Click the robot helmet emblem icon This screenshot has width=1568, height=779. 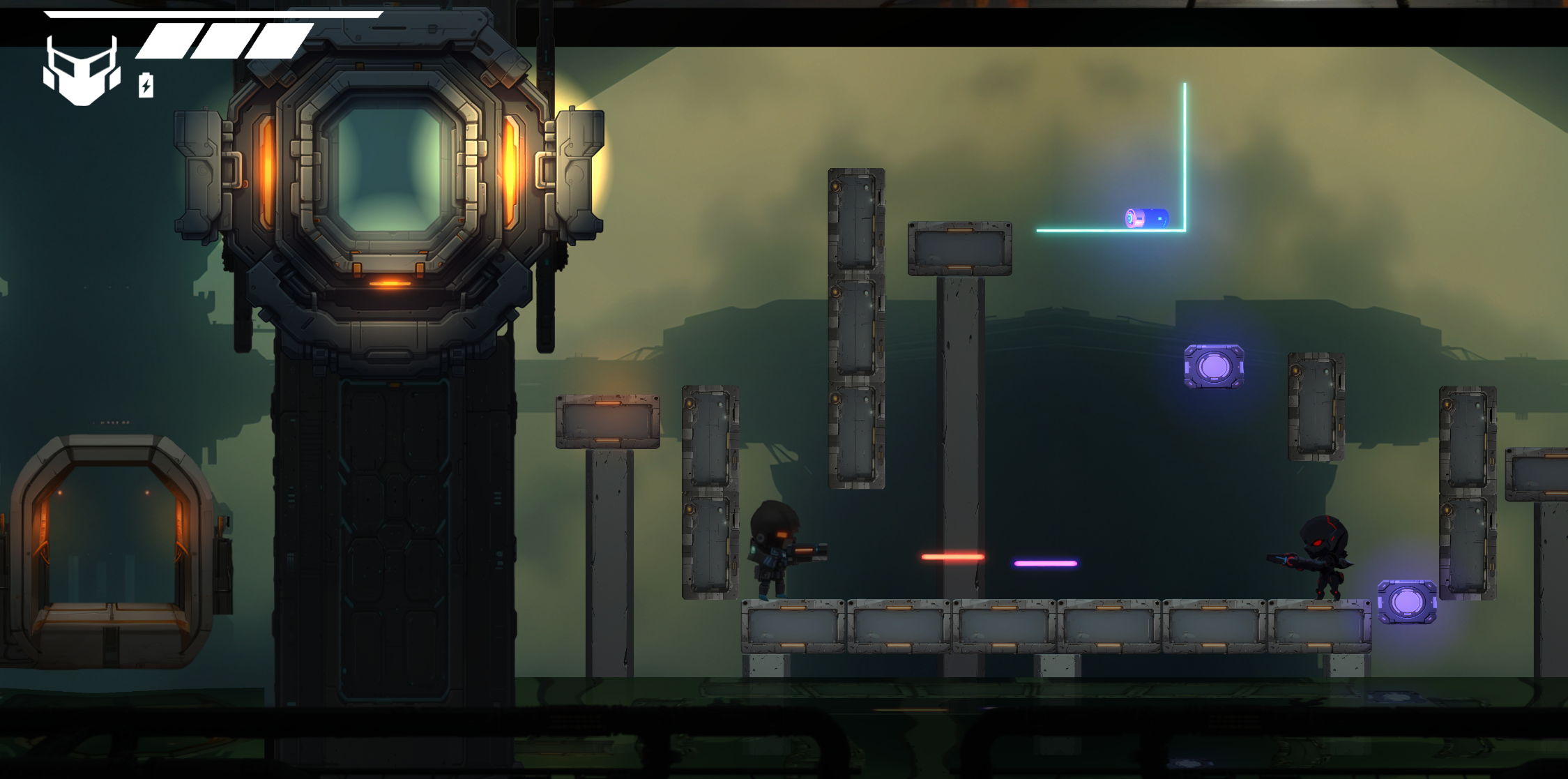pos(82,71)
